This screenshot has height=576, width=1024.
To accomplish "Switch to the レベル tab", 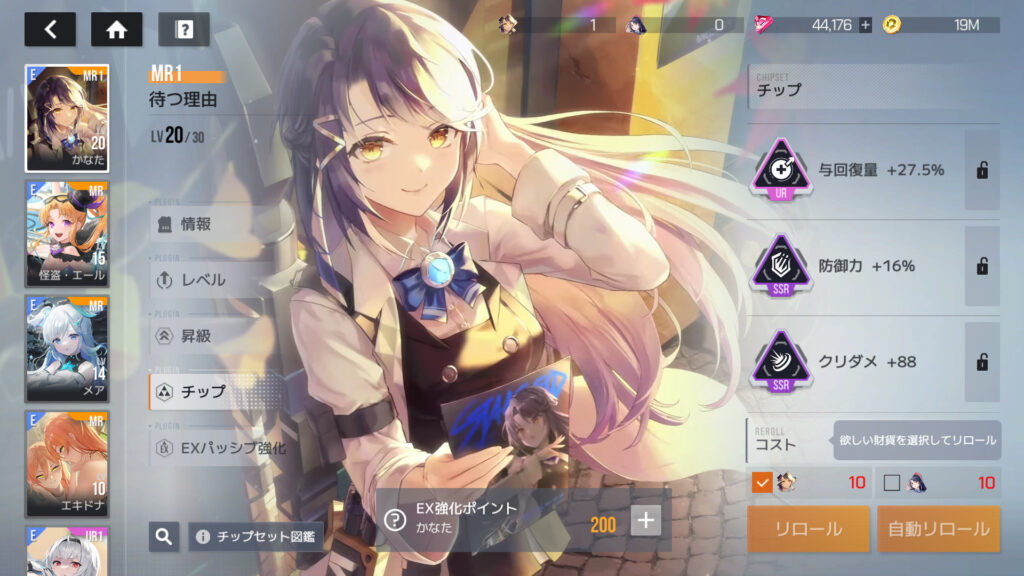I will coord(205,280).
